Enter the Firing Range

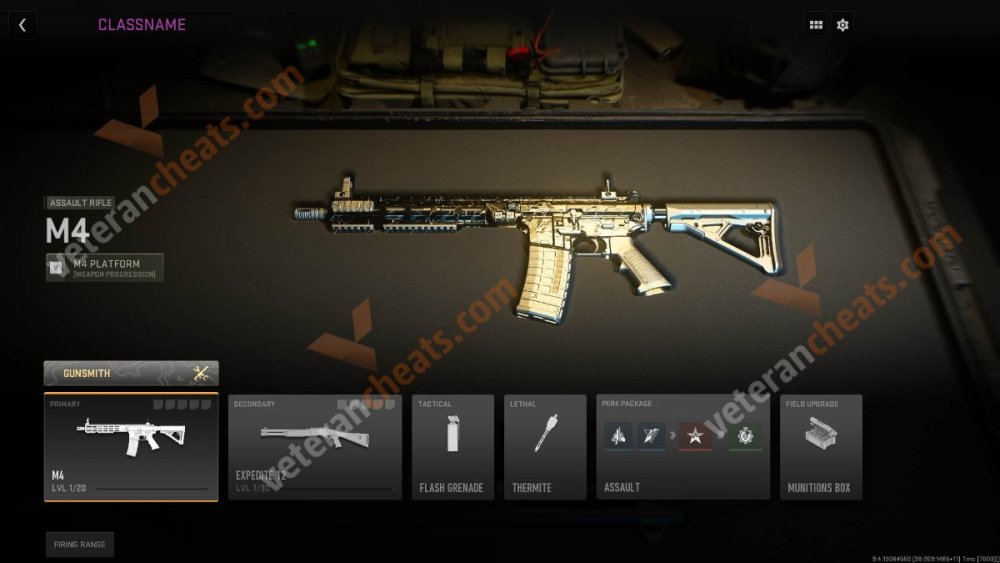tap(79, 544)
